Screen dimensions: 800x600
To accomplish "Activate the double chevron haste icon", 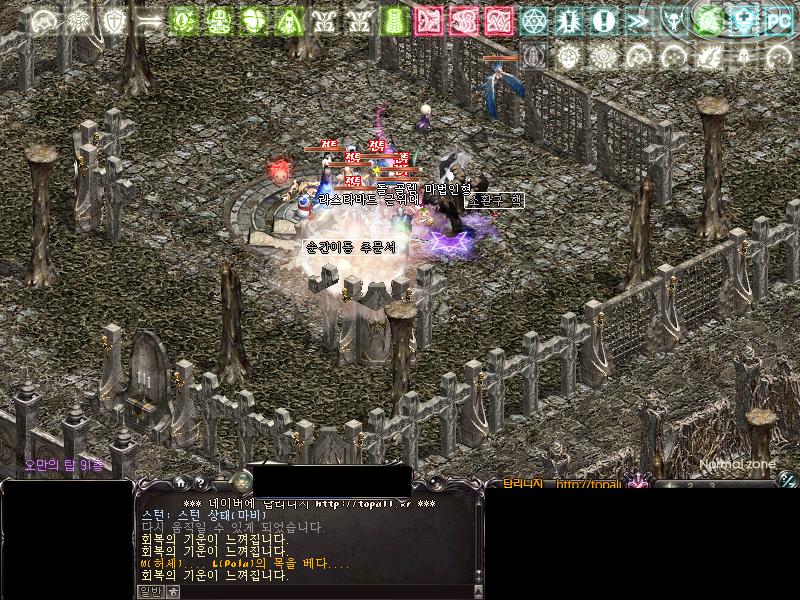I will click(x=635, y=20).
